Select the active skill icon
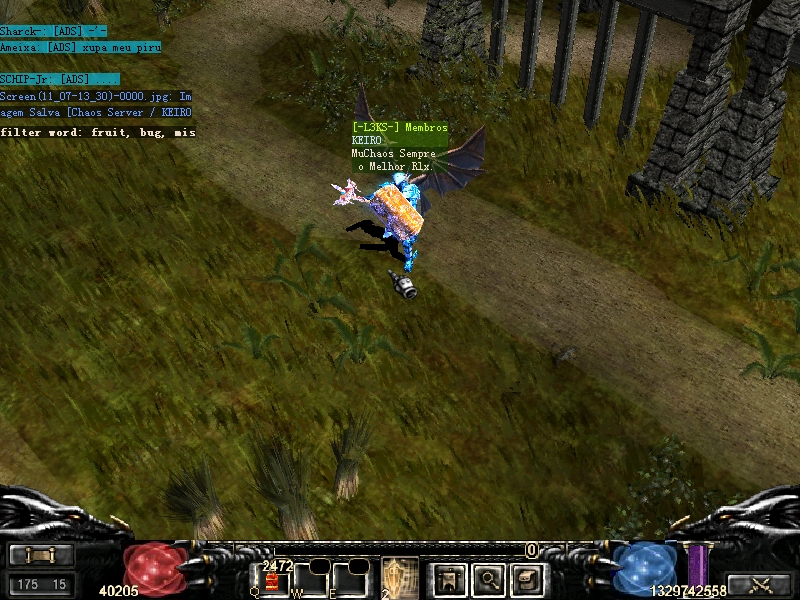This screenshot has height=600, width=800. pos(400,577)
